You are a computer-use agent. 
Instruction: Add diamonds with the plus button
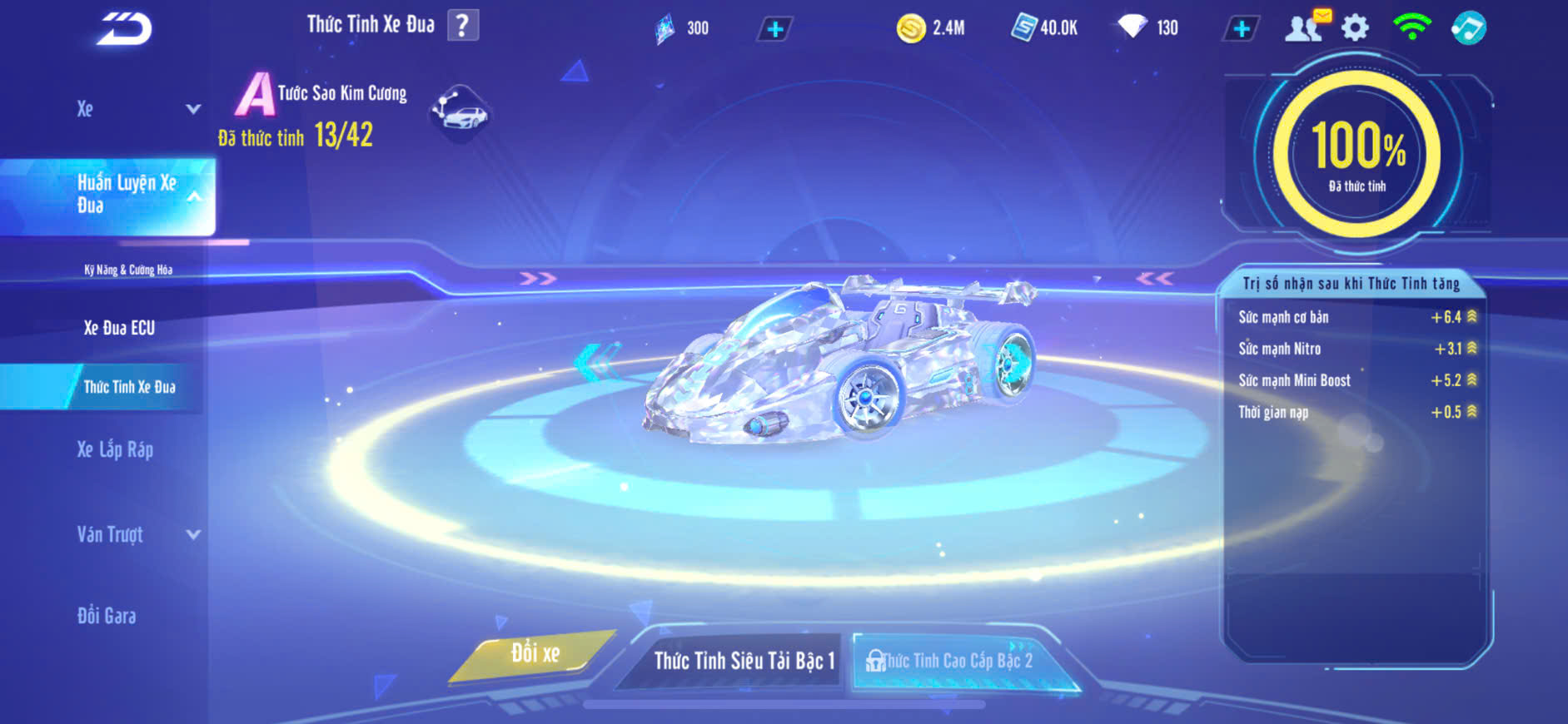pyautogui.click(x=1241, y=29)
